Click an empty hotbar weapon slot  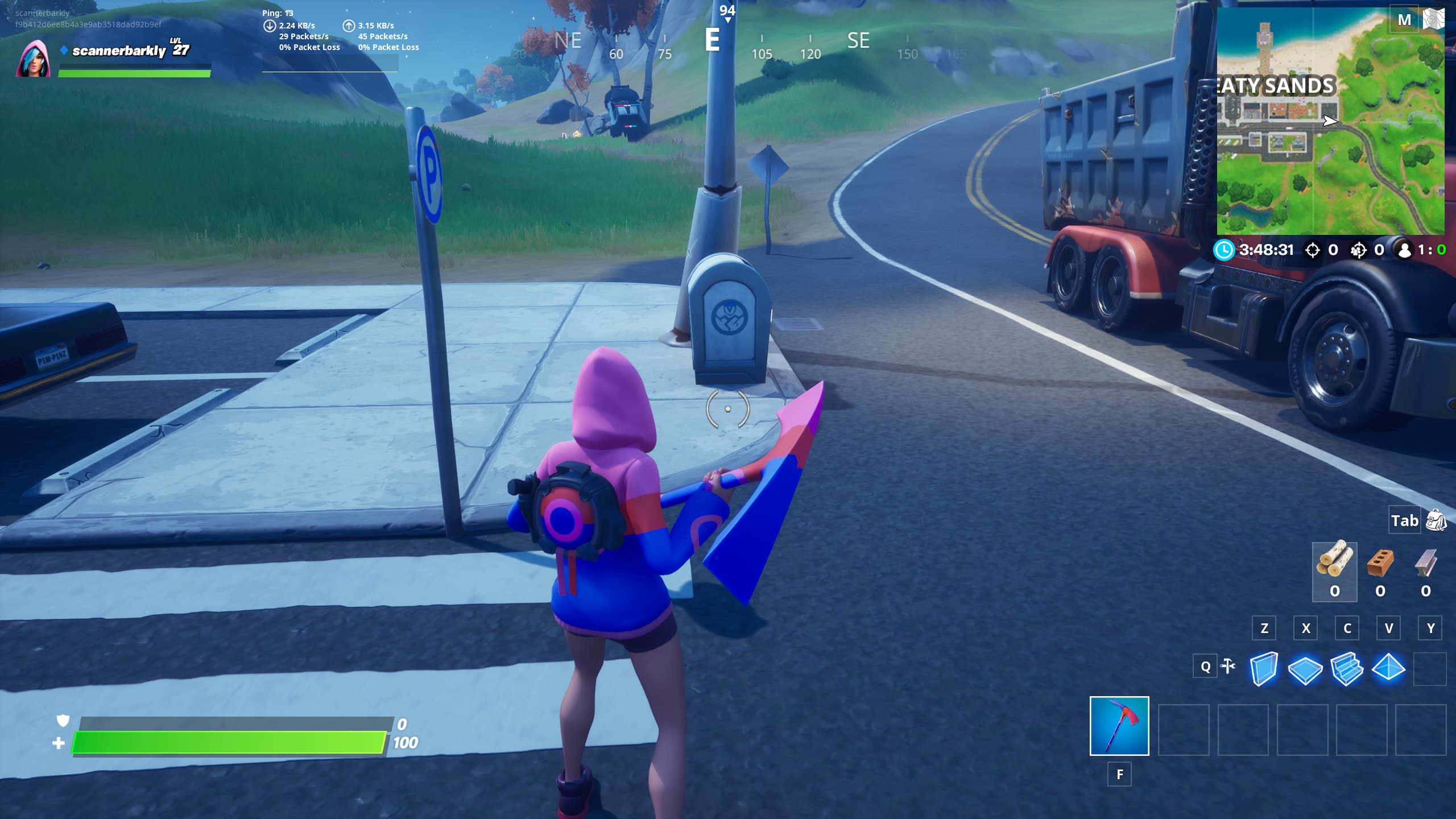click(1185, 729)
